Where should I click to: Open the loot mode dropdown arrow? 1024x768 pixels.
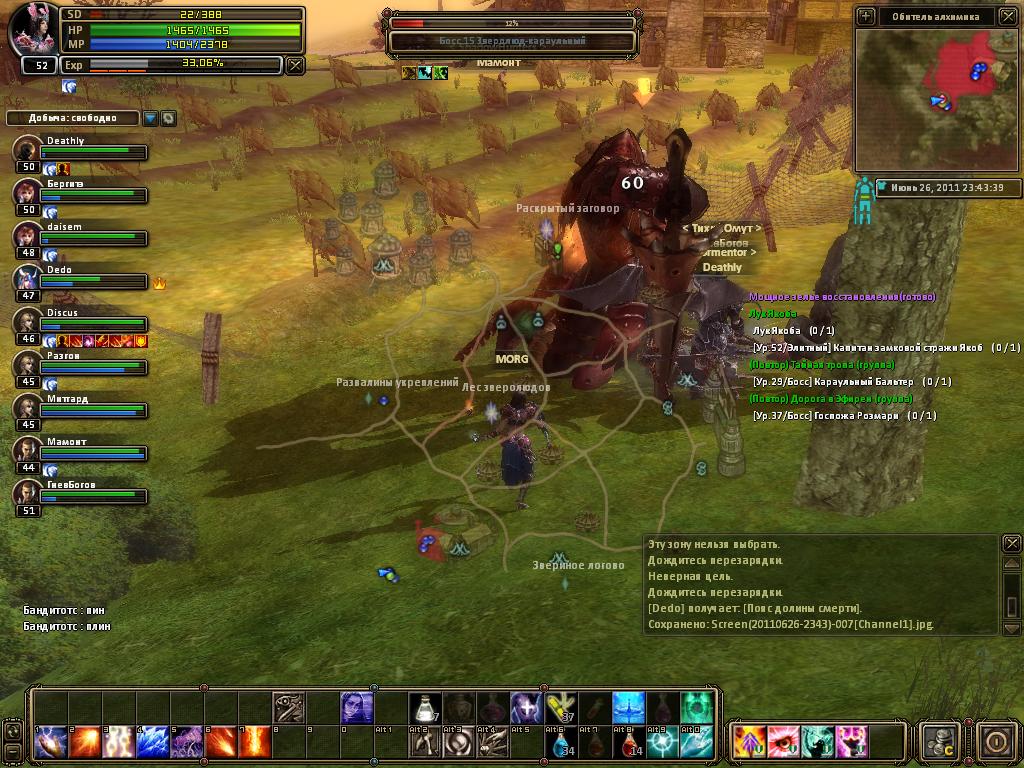point(150,118)
